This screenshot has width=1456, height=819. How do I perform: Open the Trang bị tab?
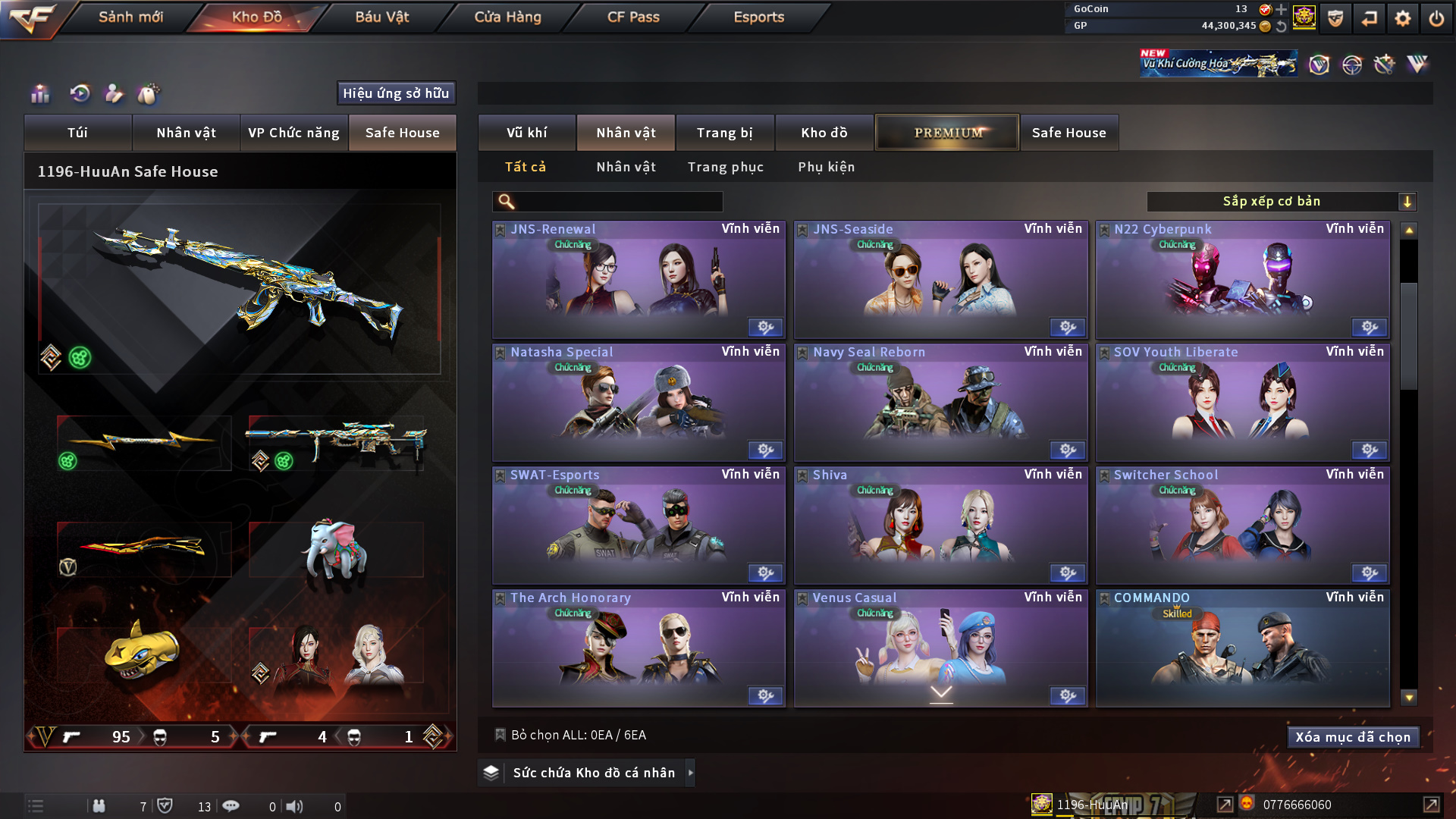(724, 133)
